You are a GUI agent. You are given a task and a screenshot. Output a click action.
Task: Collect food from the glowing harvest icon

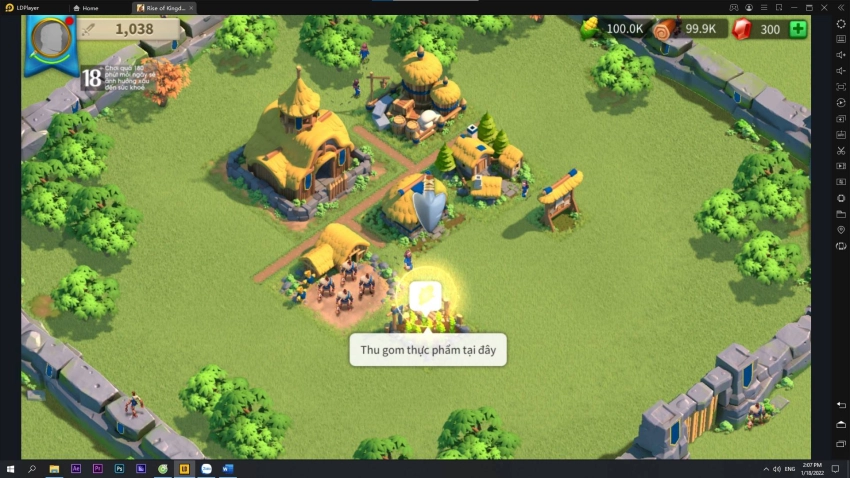click(425, 295)
